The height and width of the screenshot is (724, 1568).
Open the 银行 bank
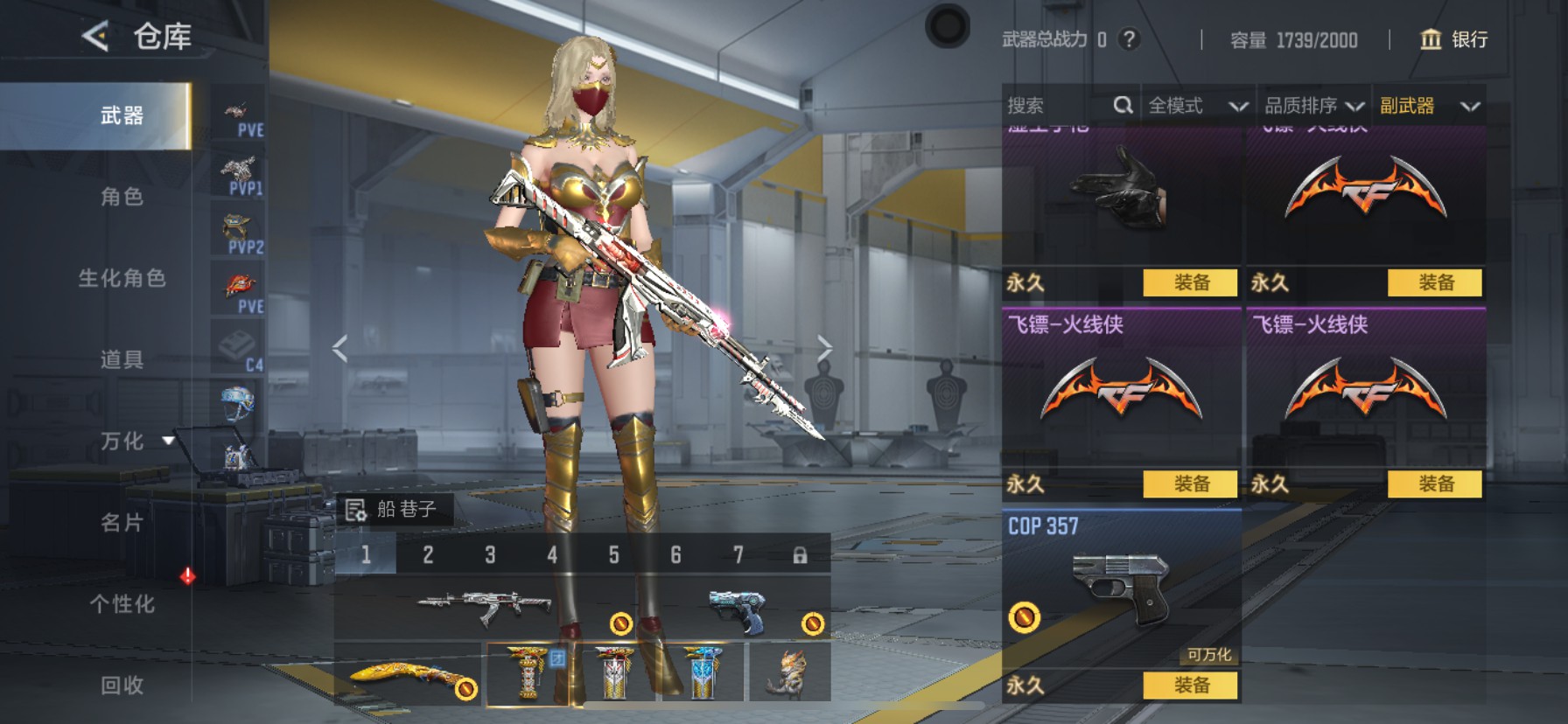[1453, 39]
